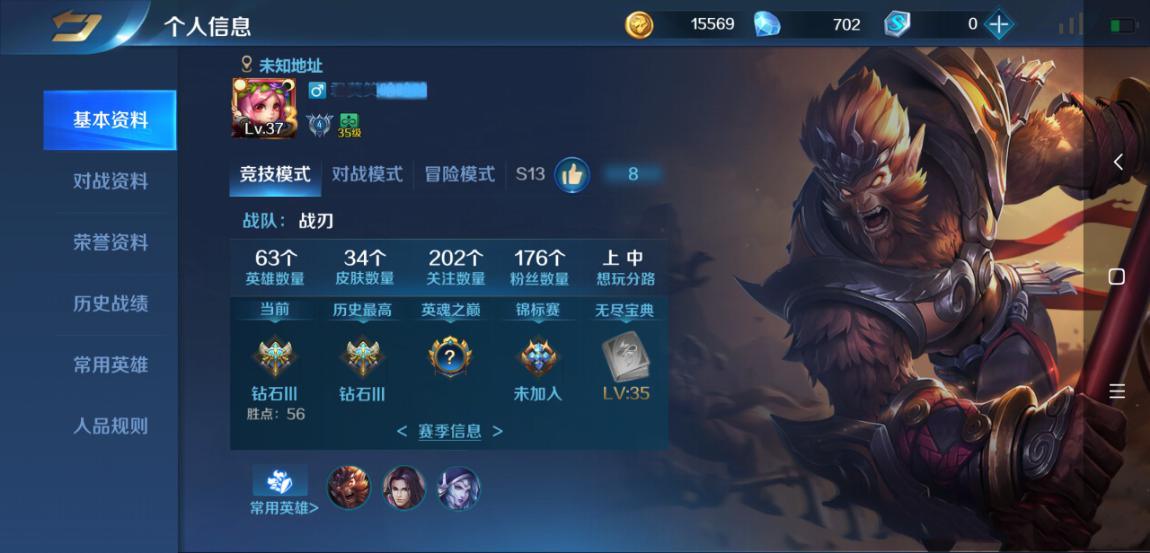
Task: Switch to the 竞技模式 tab
Action: [275, 174]
